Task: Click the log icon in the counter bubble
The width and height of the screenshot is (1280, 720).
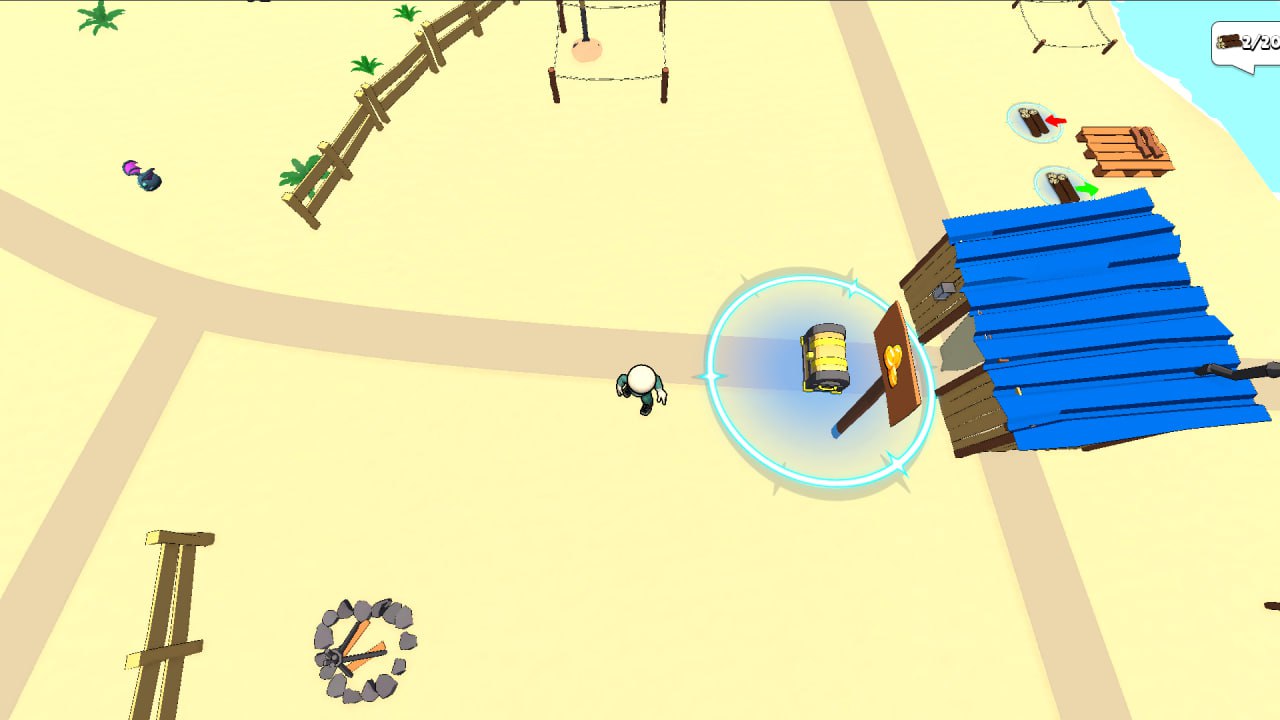Action: point(1227,42)
